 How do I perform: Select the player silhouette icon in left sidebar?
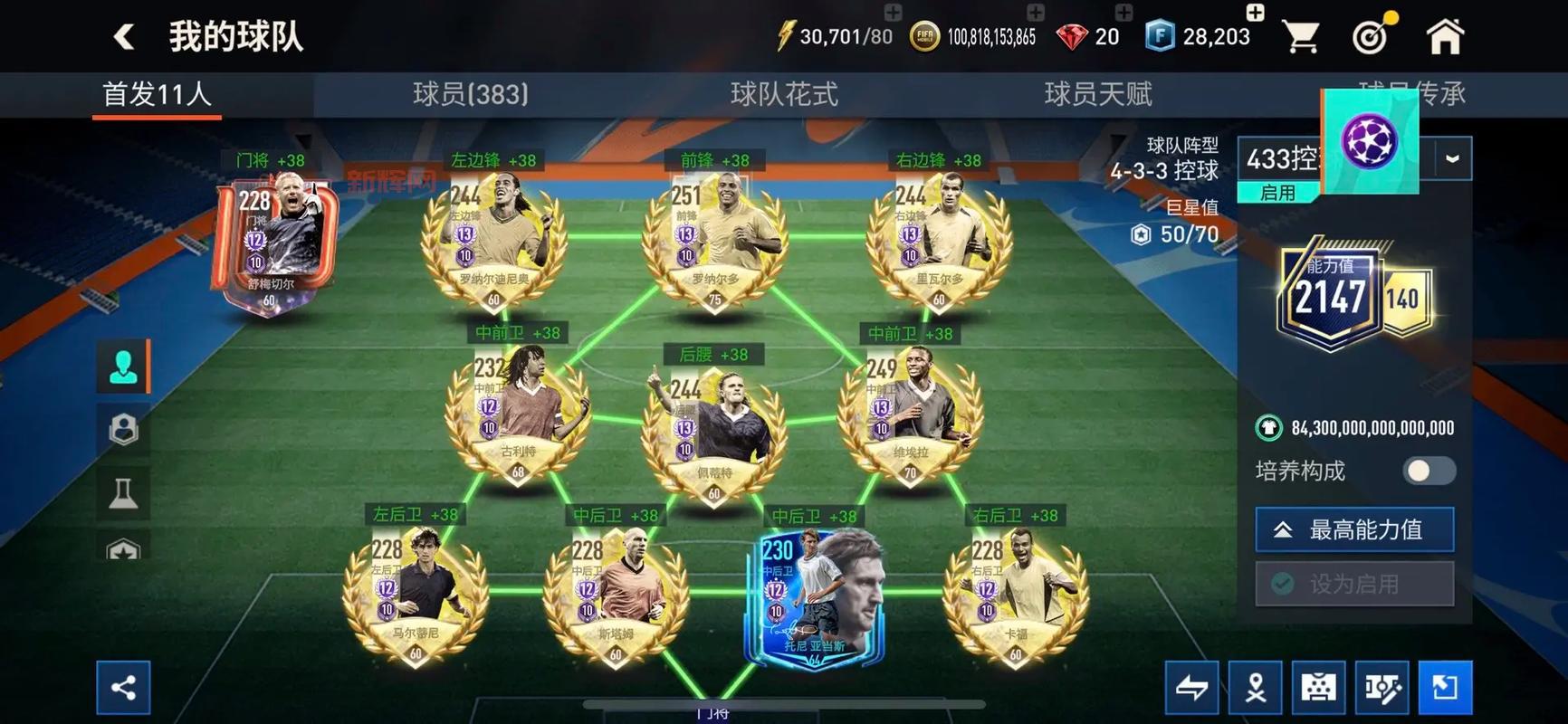pos(124,367)
